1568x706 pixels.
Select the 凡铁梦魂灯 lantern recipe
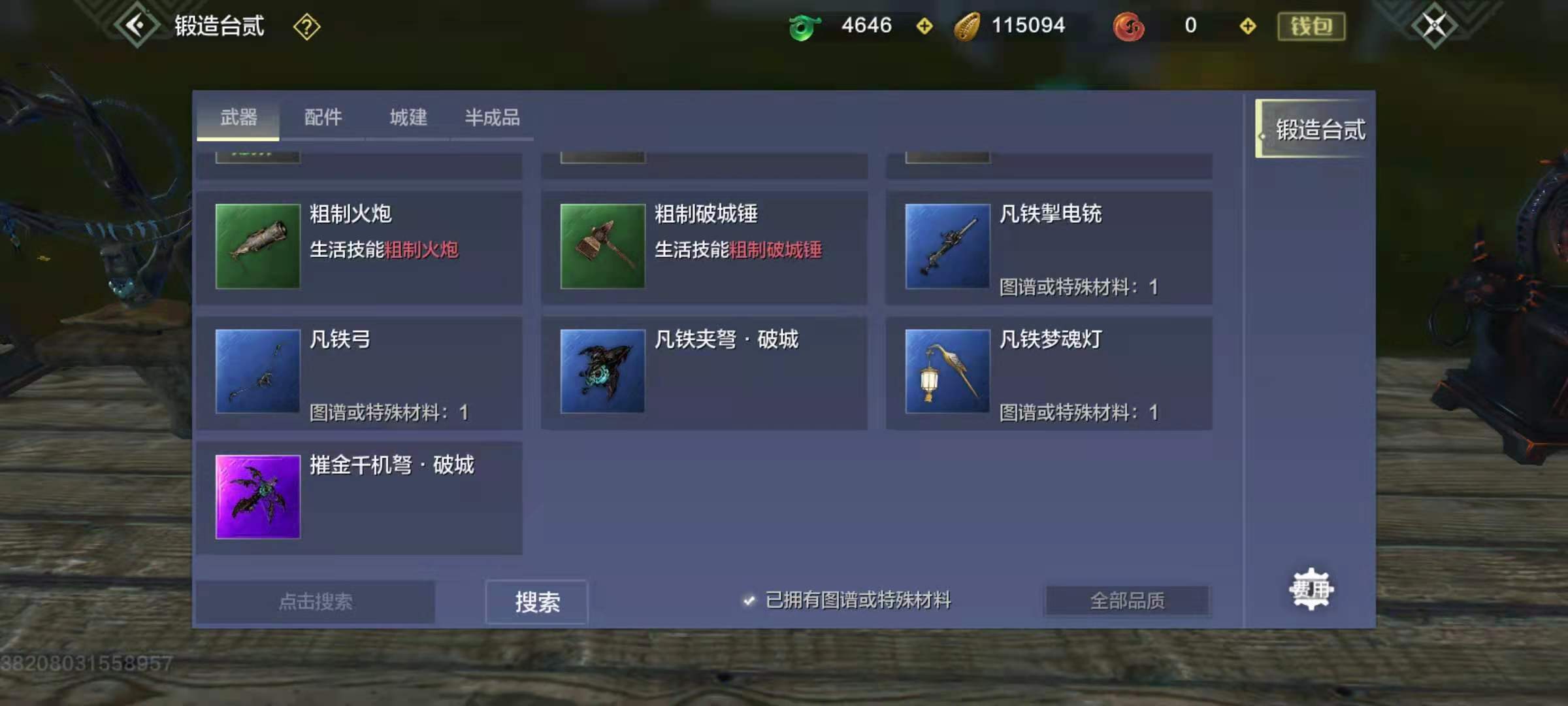pos(947,371)
